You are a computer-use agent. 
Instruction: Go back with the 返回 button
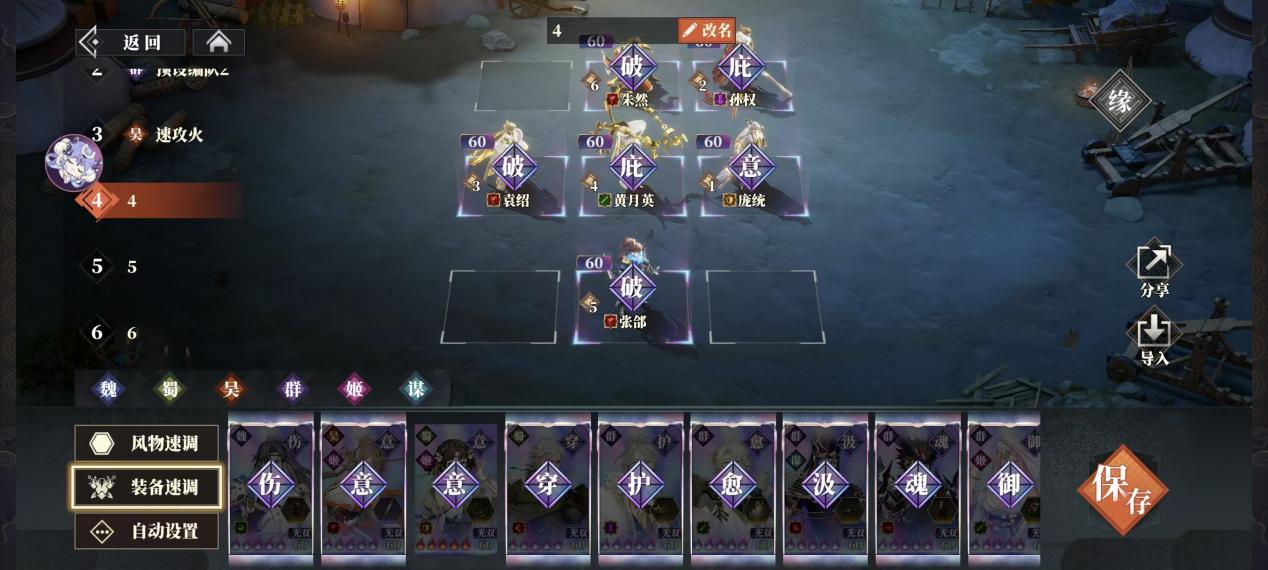(x=132, y=42)
